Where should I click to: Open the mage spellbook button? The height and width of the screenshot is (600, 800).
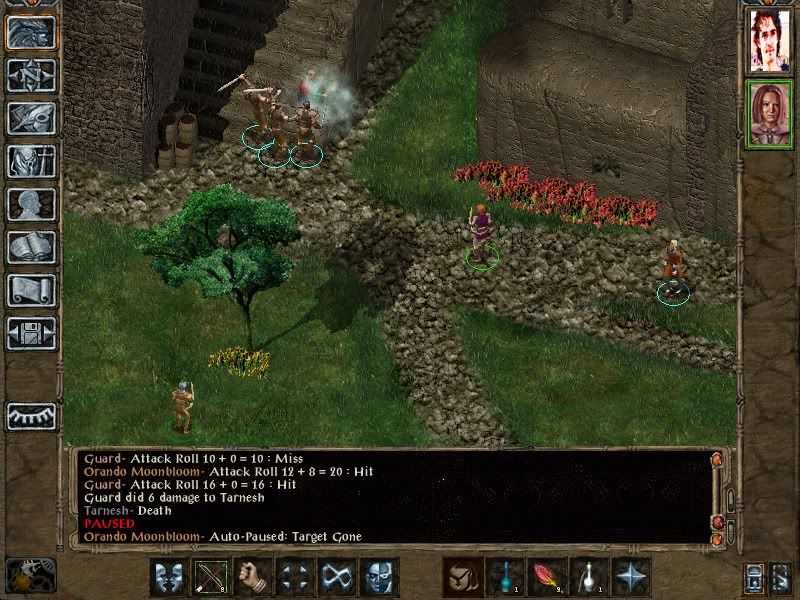pyautogui.click(x=31, y=247)
